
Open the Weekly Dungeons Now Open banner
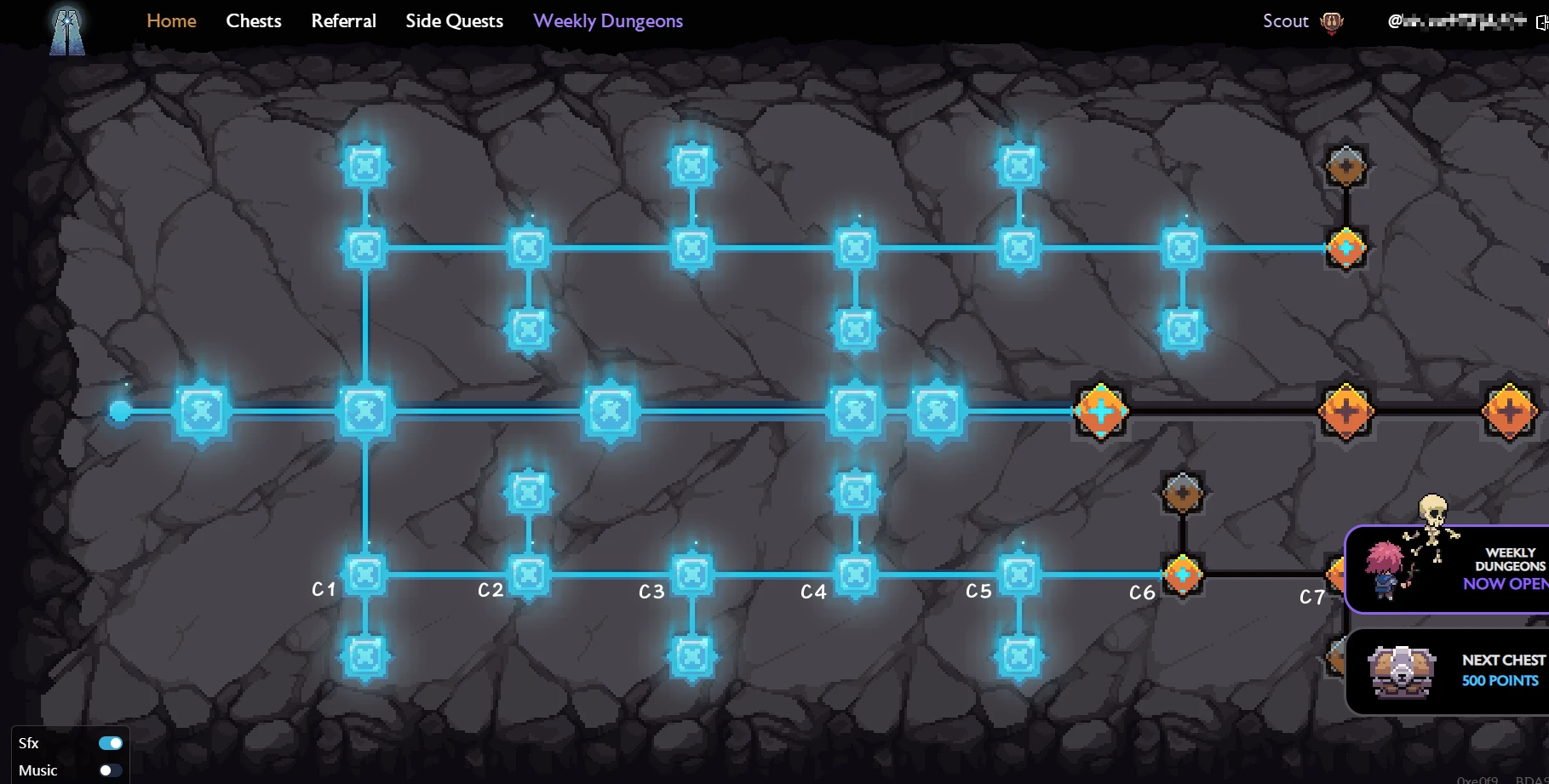[1448, 569]
